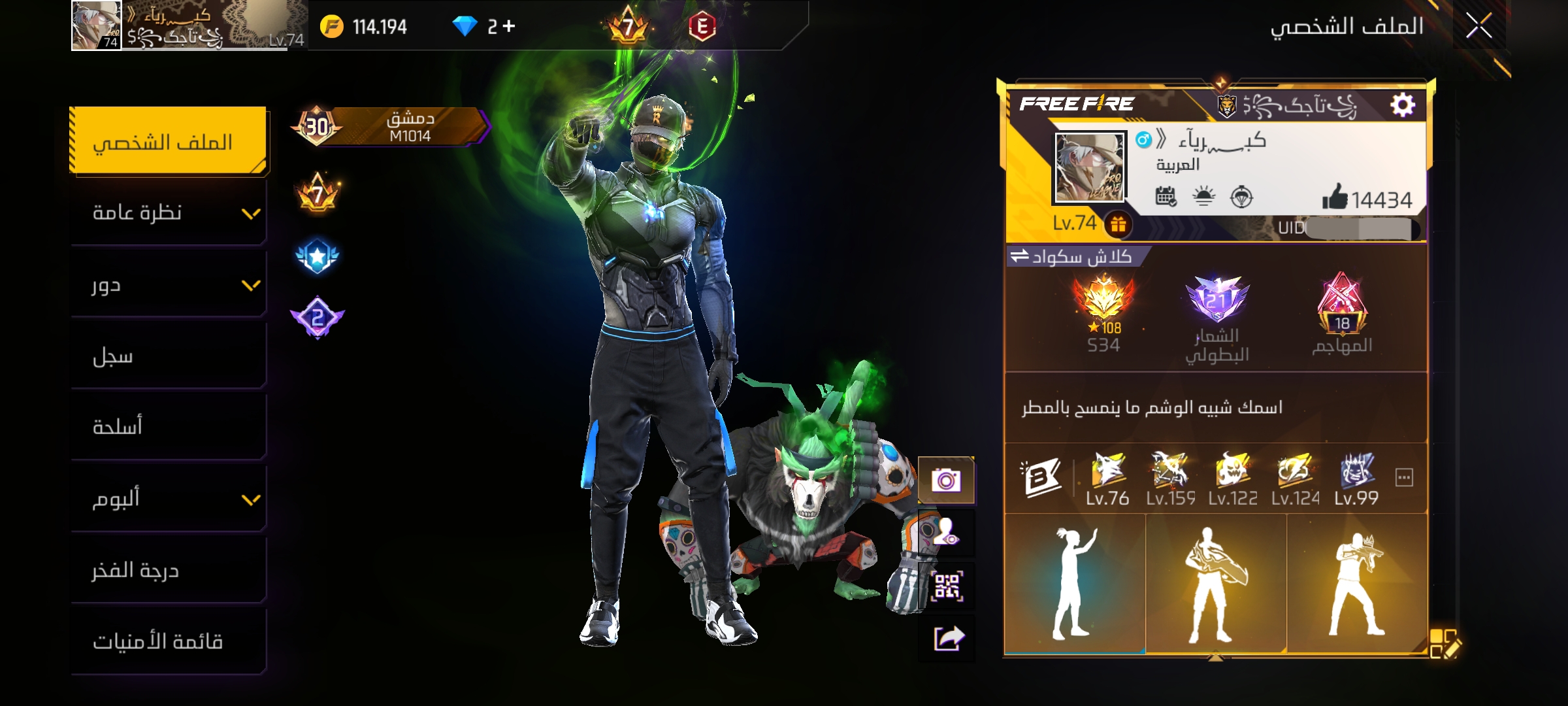Click the camera screenshot button
The image size is (1568, 706).
[946, 481]
